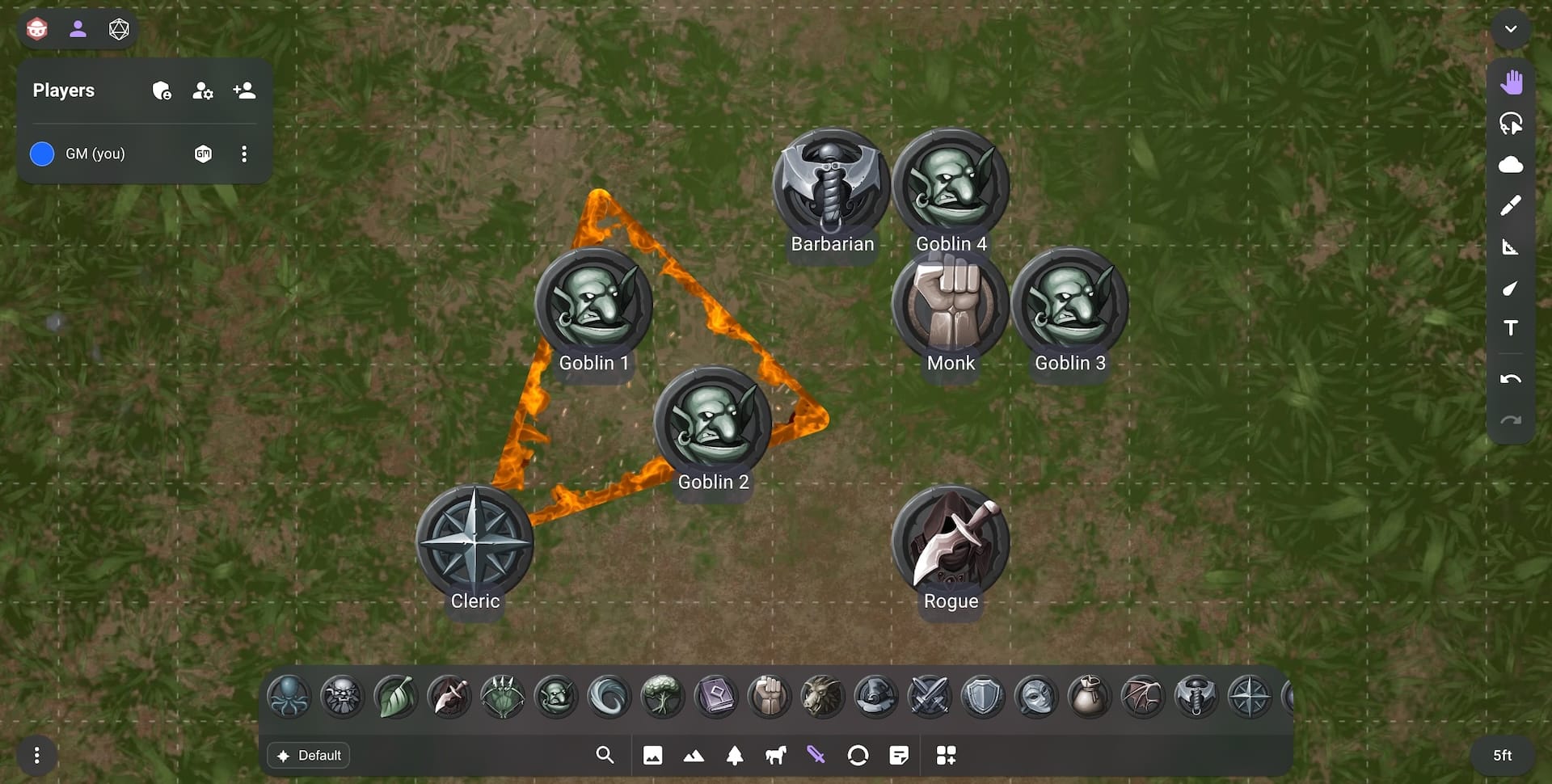Open GM (you) options menu
This screenshot has width=1552, height=784.
(x=244, y=154)
